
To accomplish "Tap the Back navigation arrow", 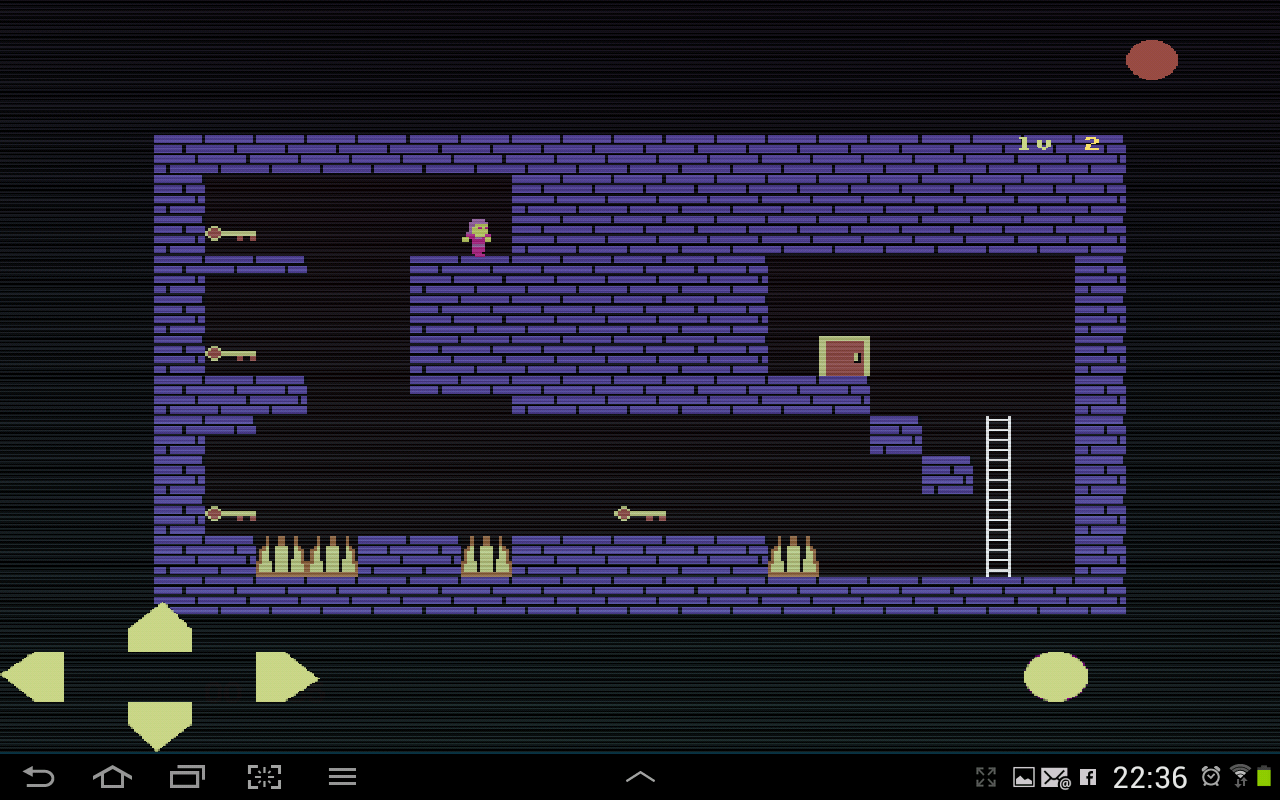I will click(x=38, y=776).
